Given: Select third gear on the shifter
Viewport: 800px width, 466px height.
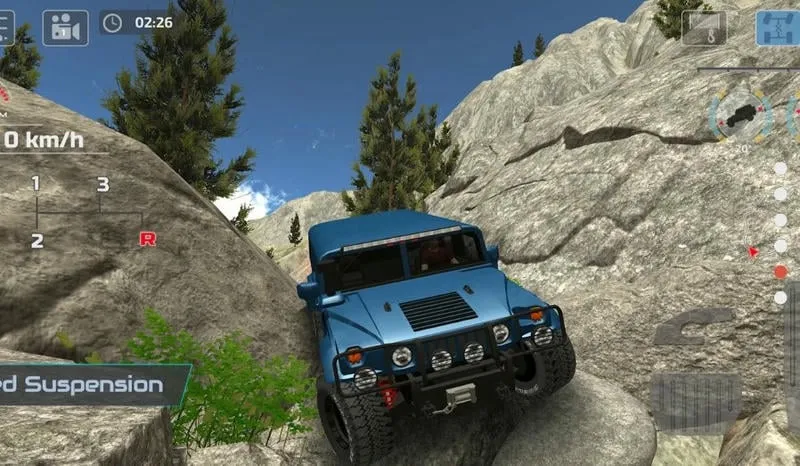Looking at the screenshot, I should pos(102,184).
